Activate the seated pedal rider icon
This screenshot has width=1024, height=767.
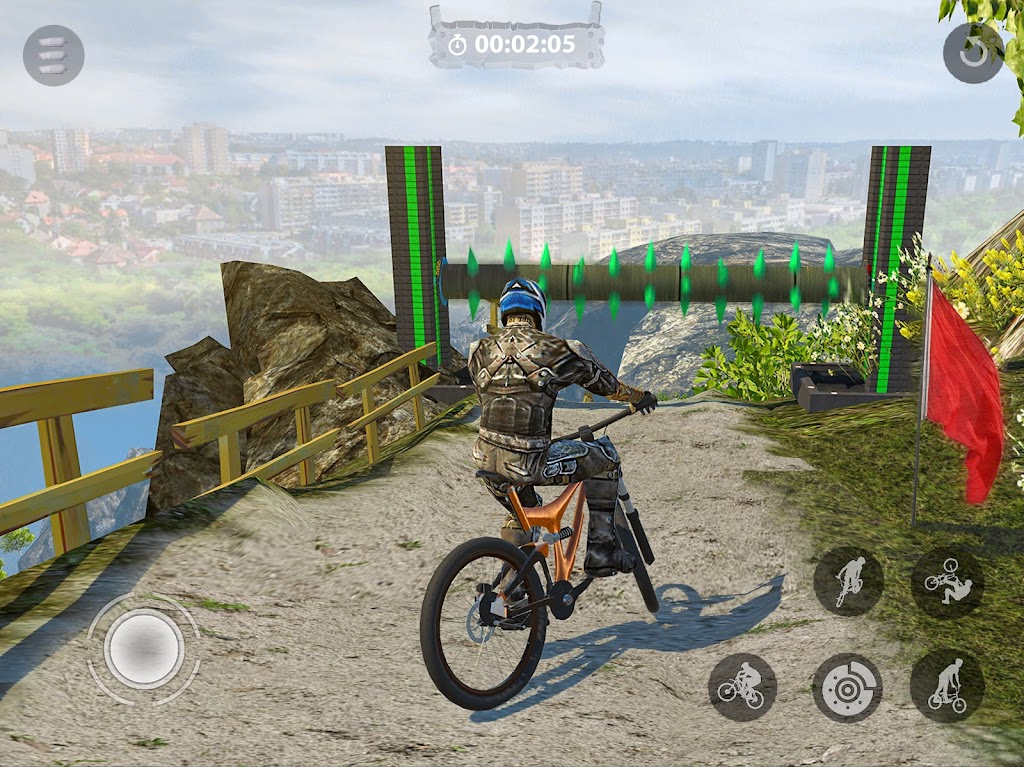pyautogui.click(x=742, y=688)
